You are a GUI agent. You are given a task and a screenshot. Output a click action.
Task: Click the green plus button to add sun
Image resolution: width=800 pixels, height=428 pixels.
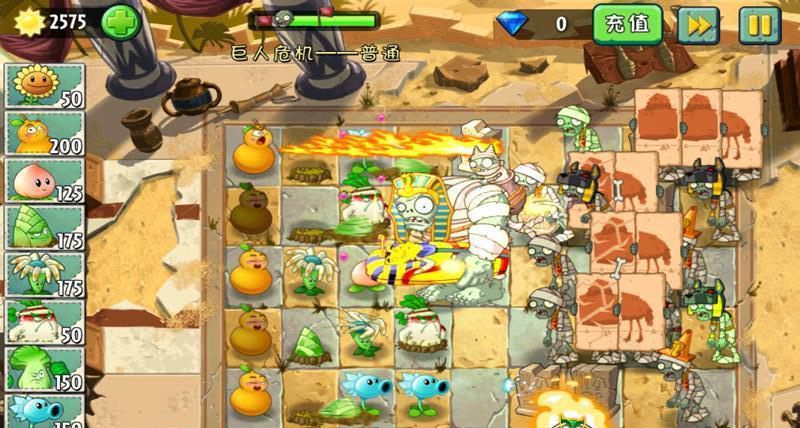tap(121, 21)
